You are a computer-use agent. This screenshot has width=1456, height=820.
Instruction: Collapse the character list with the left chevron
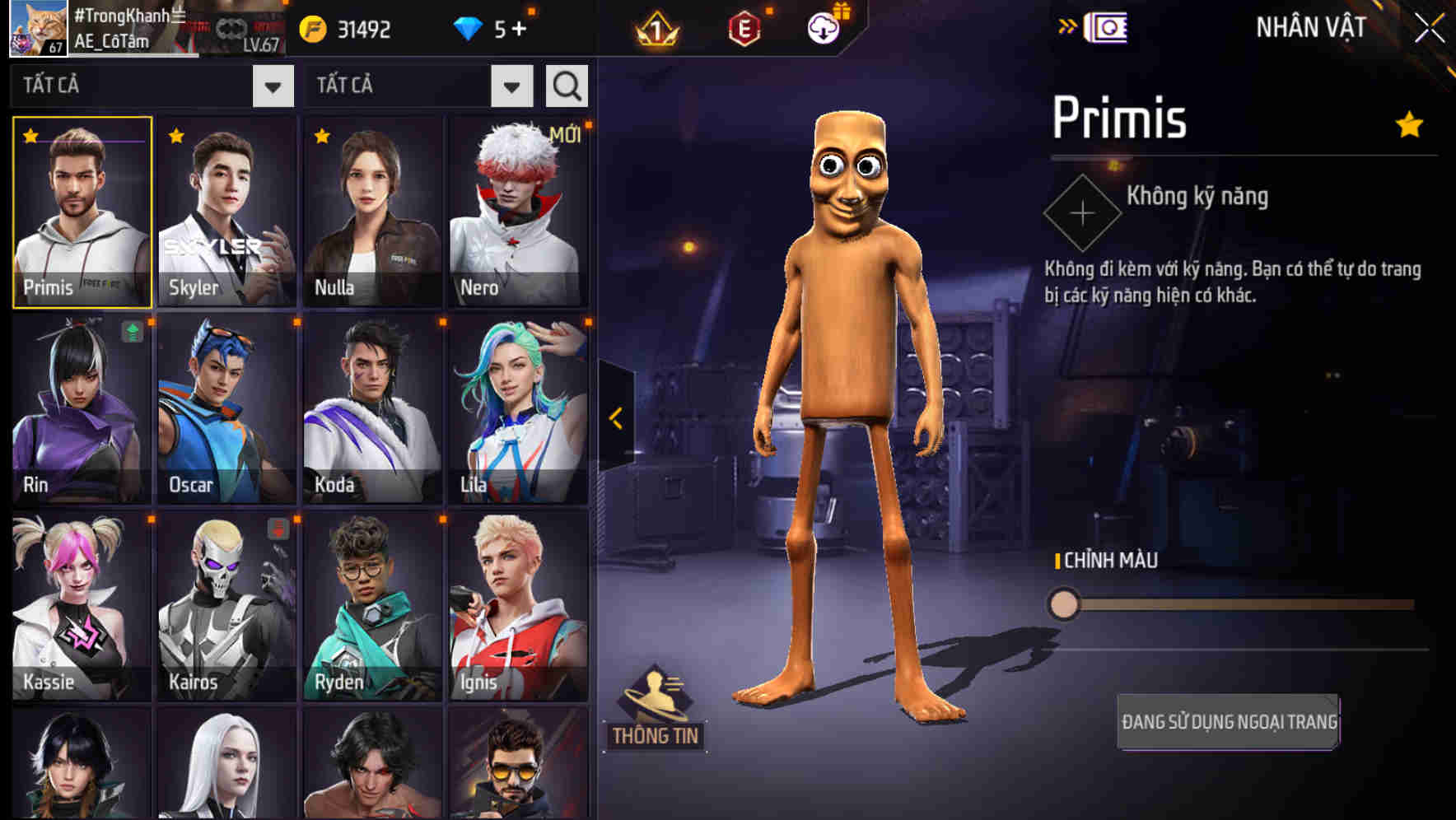(x=614, y=418)
